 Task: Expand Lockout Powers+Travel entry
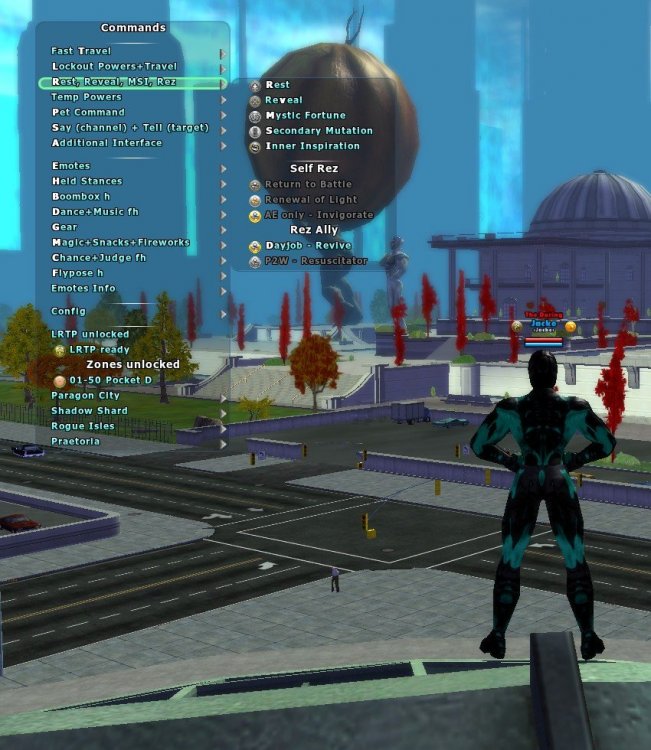(x=114, y=66)
